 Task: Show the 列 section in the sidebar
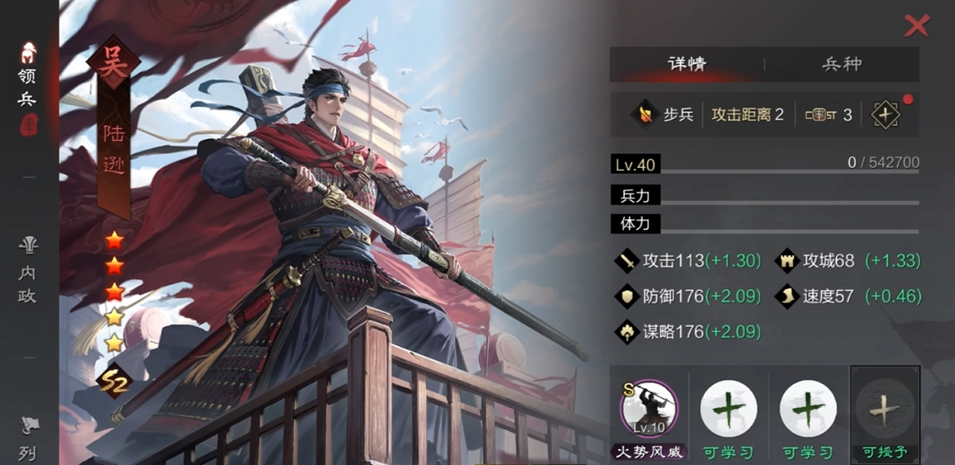[x=28, y=440]
